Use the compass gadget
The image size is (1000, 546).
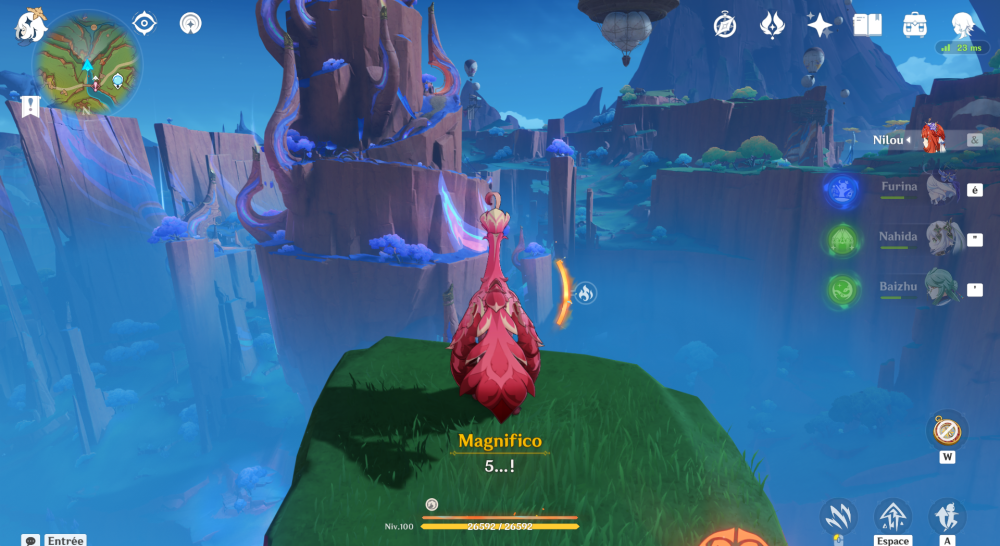click(946, 431)
